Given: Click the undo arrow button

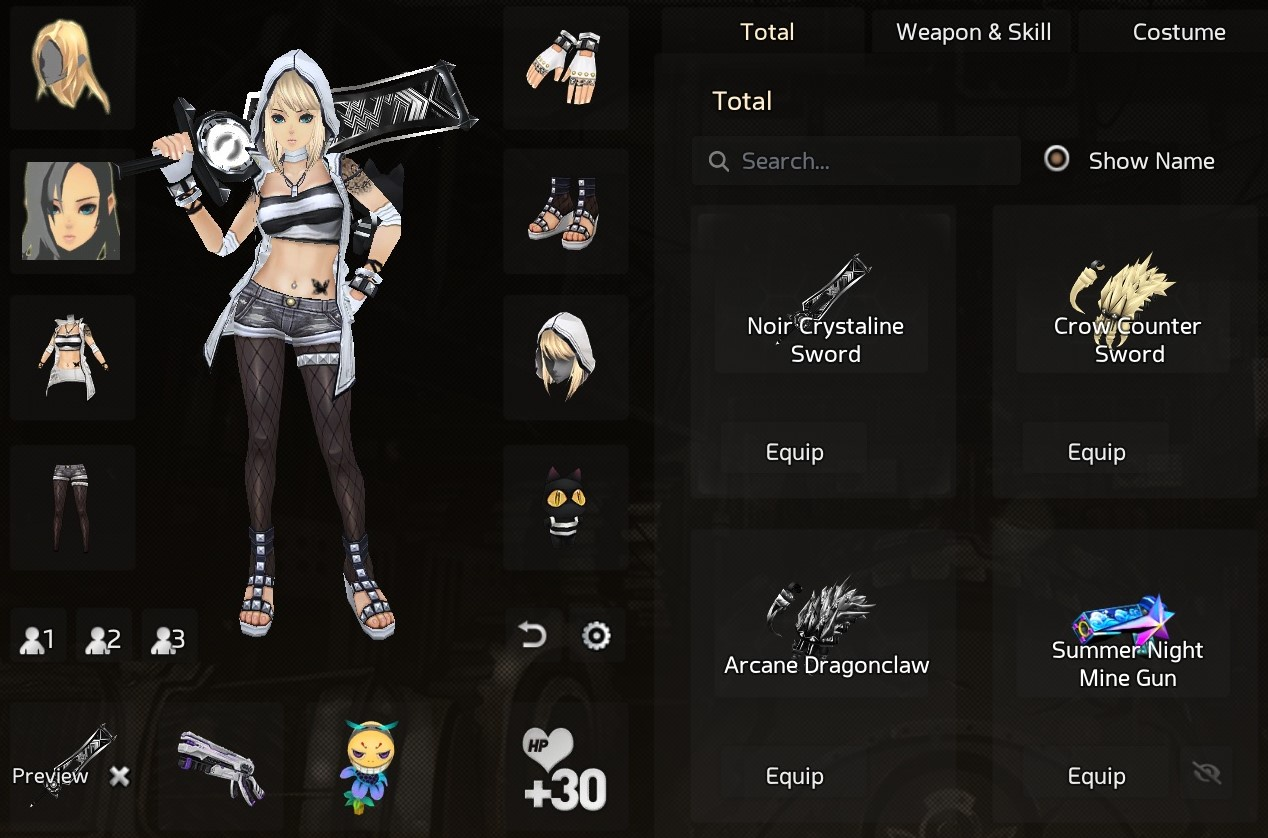Looking at the screenshot, I should pyautogui.click(x=533, y=635).
